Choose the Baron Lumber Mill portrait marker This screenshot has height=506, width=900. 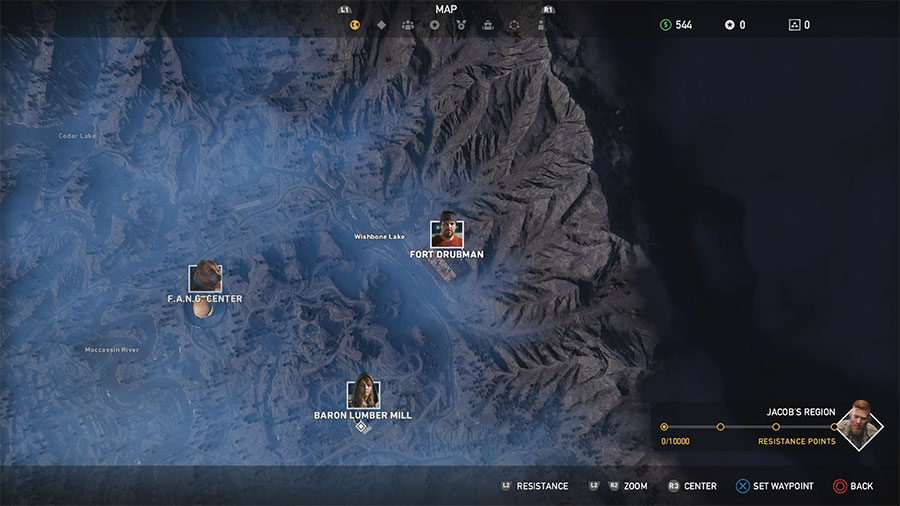pos(362,393)
